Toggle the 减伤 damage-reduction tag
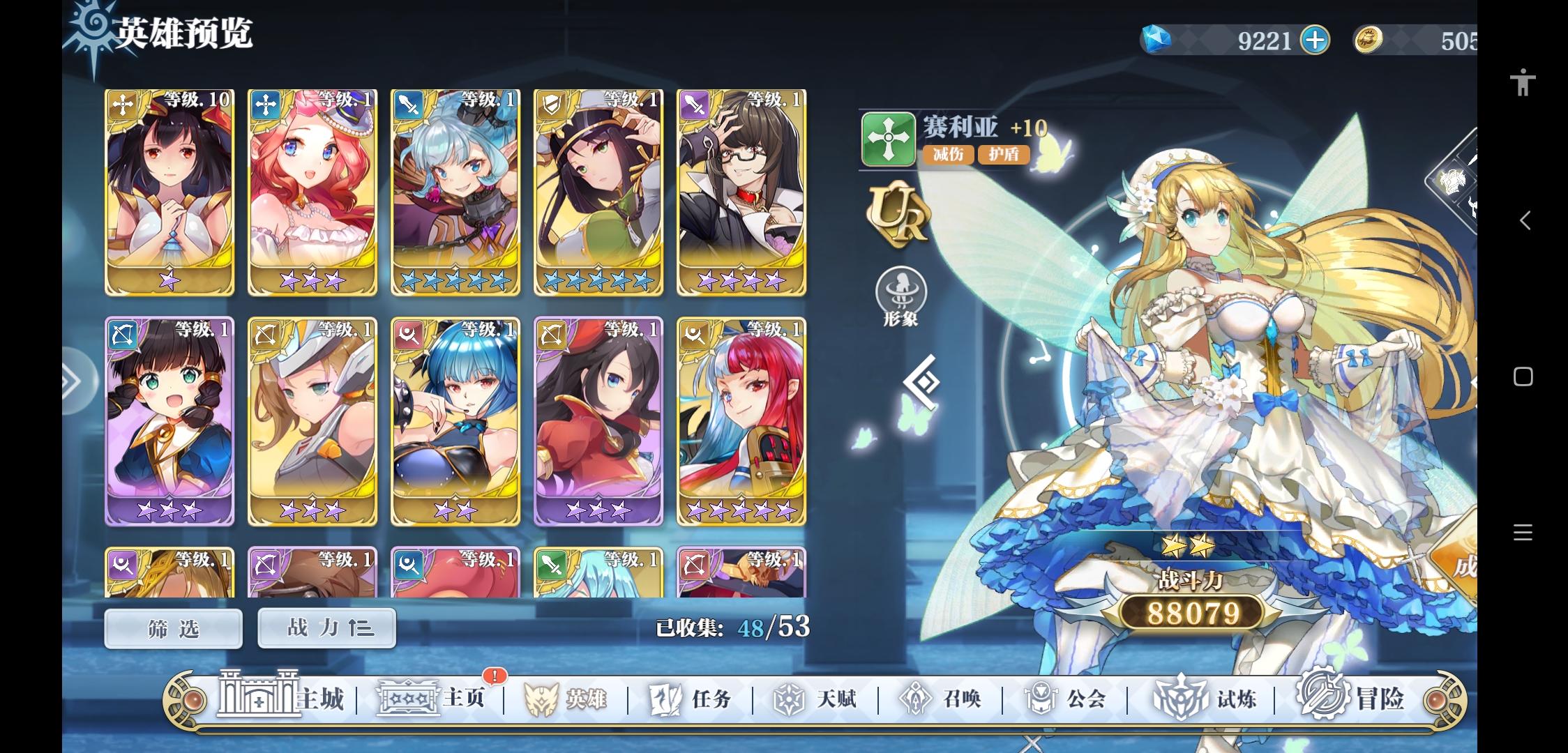Screen dimensions: 1568x753 (948, 155)
